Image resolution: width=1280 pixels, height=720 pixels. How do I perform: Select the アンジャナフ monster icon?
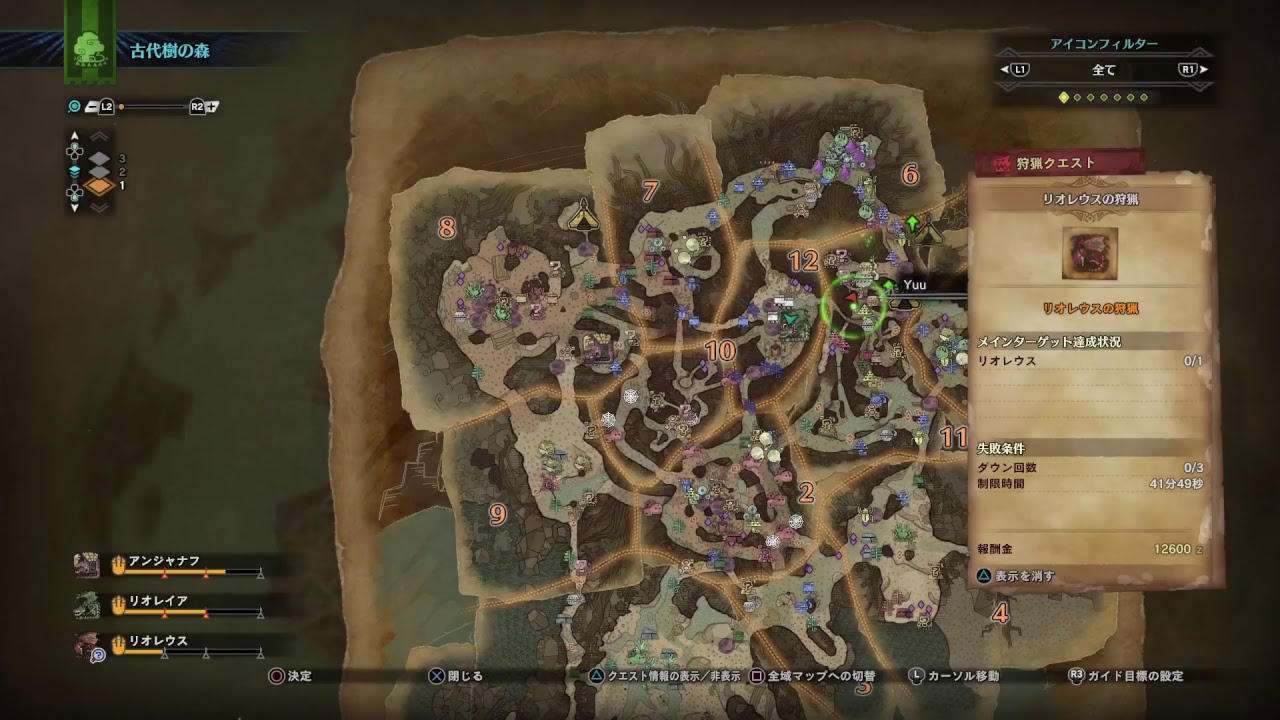(x=87, y=565)
